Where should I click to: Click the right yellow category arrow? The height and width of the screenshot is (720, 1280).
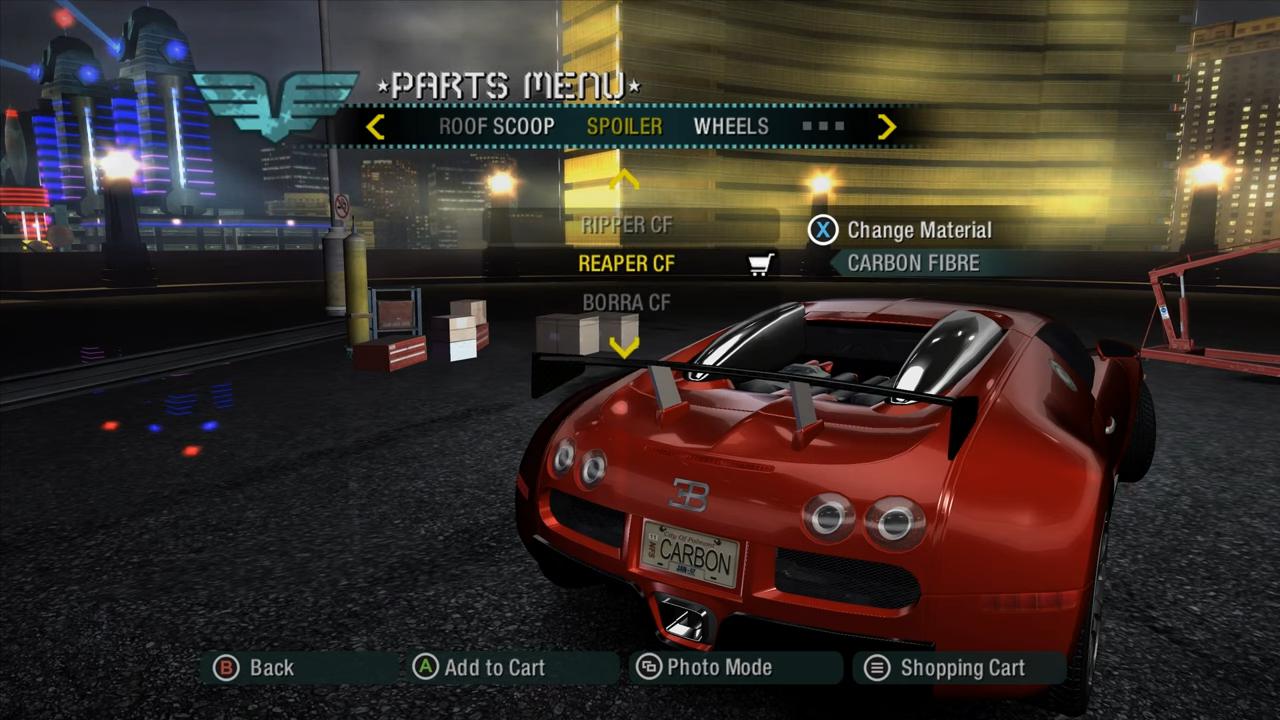(x=886, y=127)
